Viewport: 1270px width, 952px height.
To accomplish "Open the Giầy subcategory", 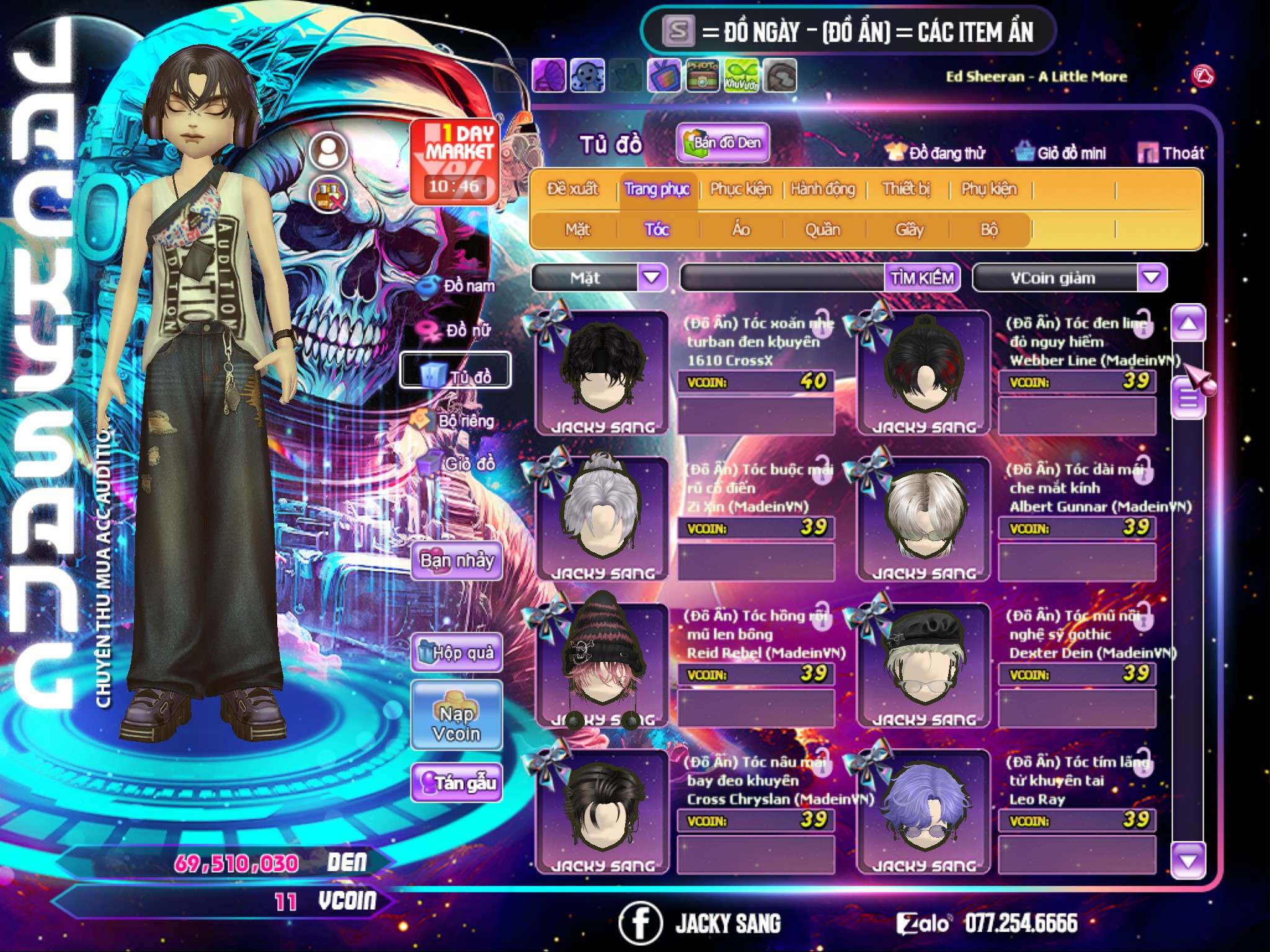I will (909, 230).
